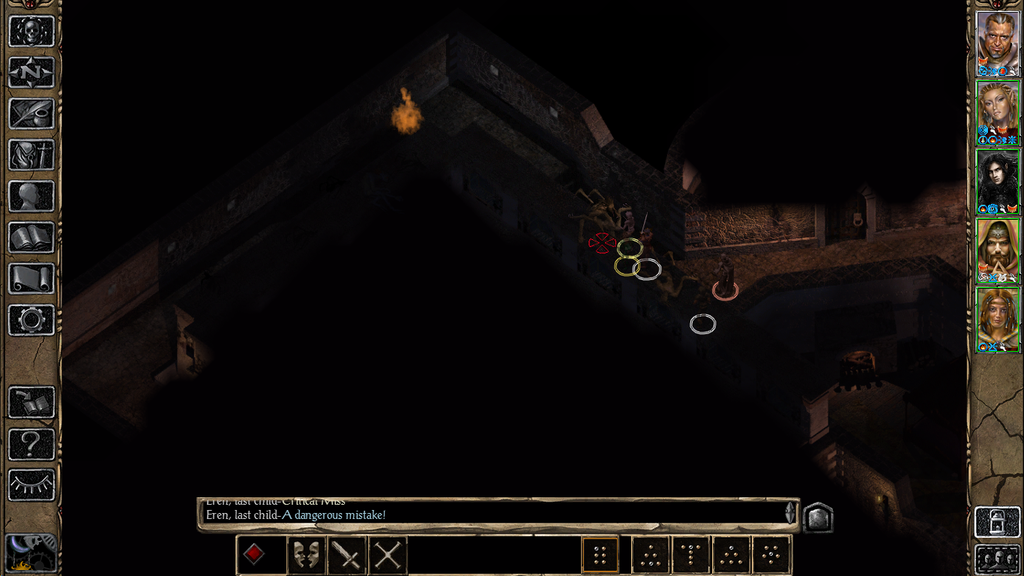1024x576 pixels.
Task: Open the area map with the compass icon
Action: pos(31,72)
